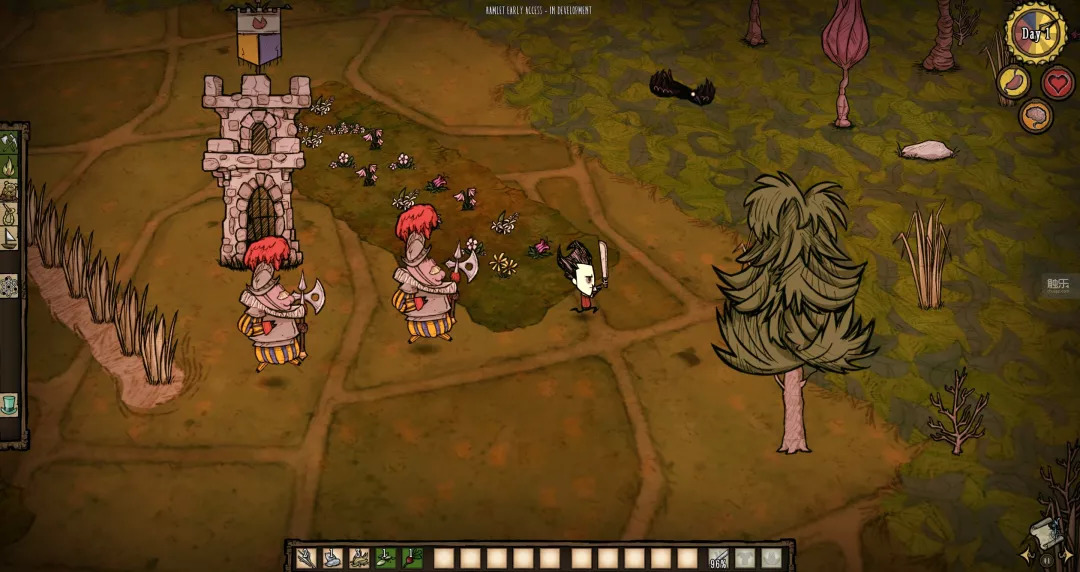Select the twigs stack in the inventory
1080x572 pixels.
[306, 558]
